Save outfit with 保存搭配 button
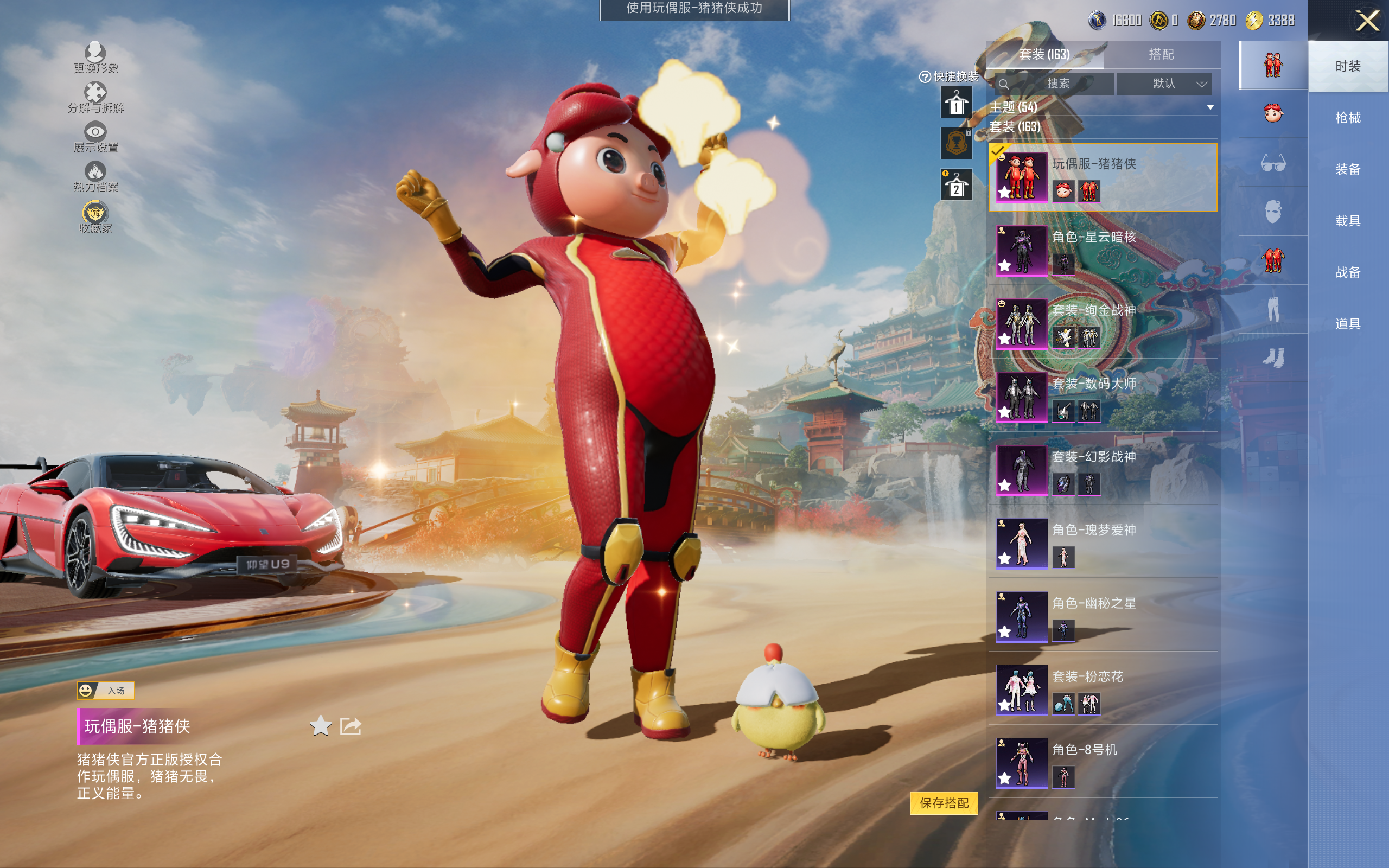Screen dimensions: 1389x868 (944, 802)
